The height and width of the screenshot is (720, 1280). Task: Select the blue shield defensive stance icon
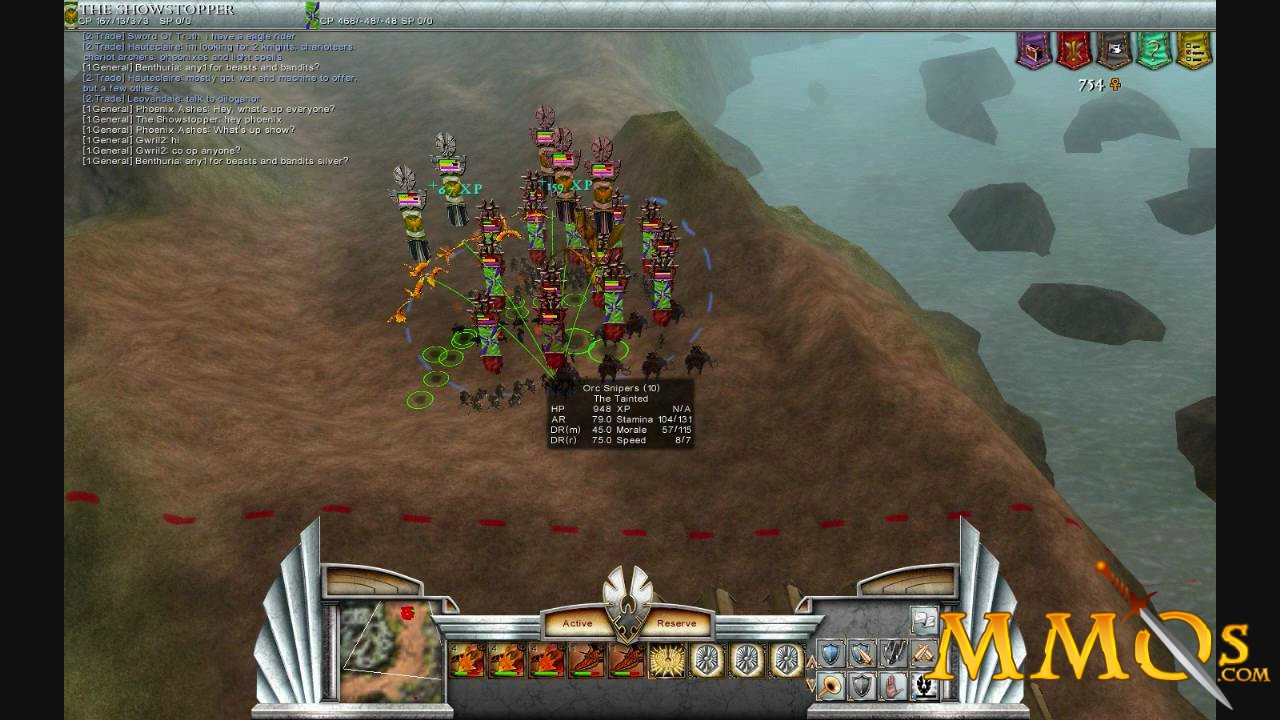tap(828, 653)
